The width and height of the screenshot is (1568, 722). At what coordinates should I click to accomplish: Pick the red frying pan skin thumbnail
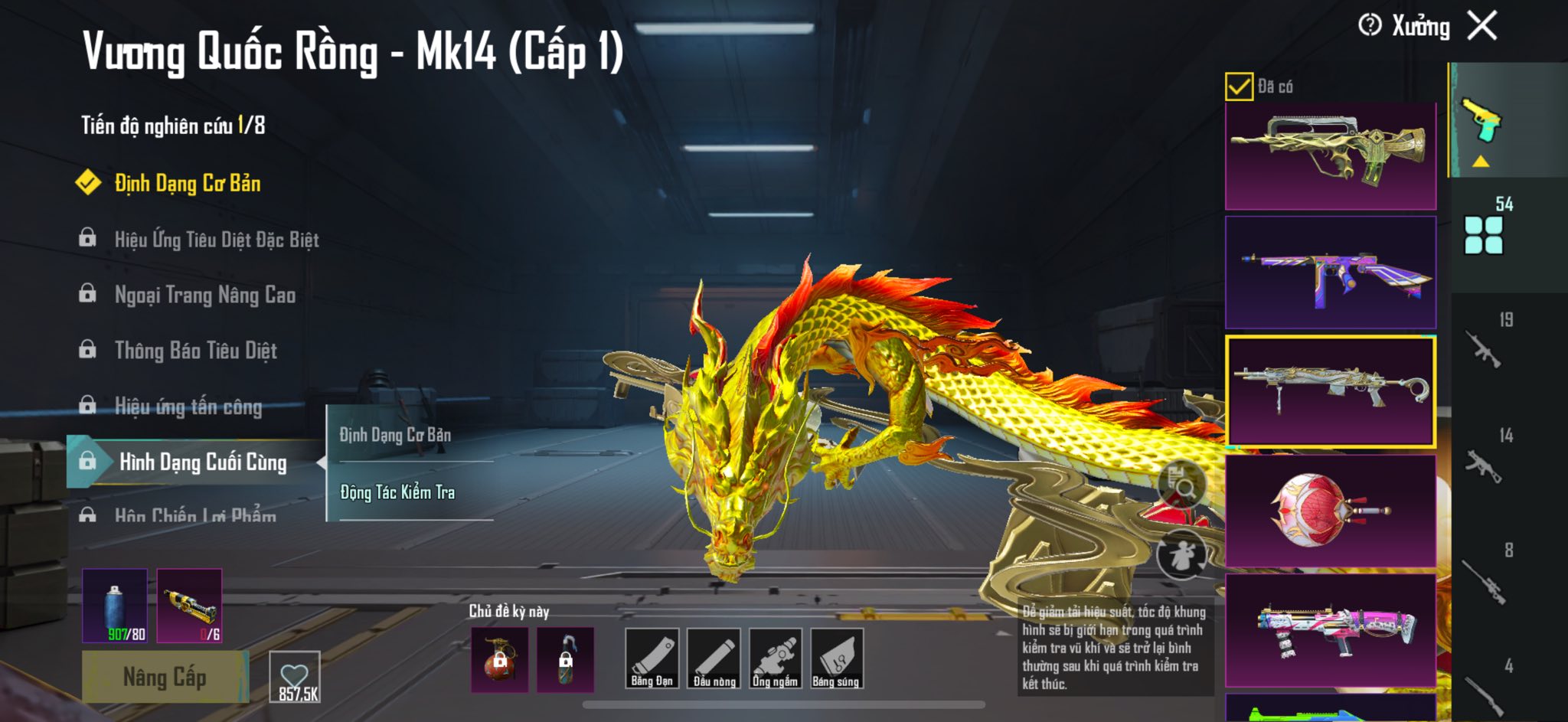pos(1330,511)
